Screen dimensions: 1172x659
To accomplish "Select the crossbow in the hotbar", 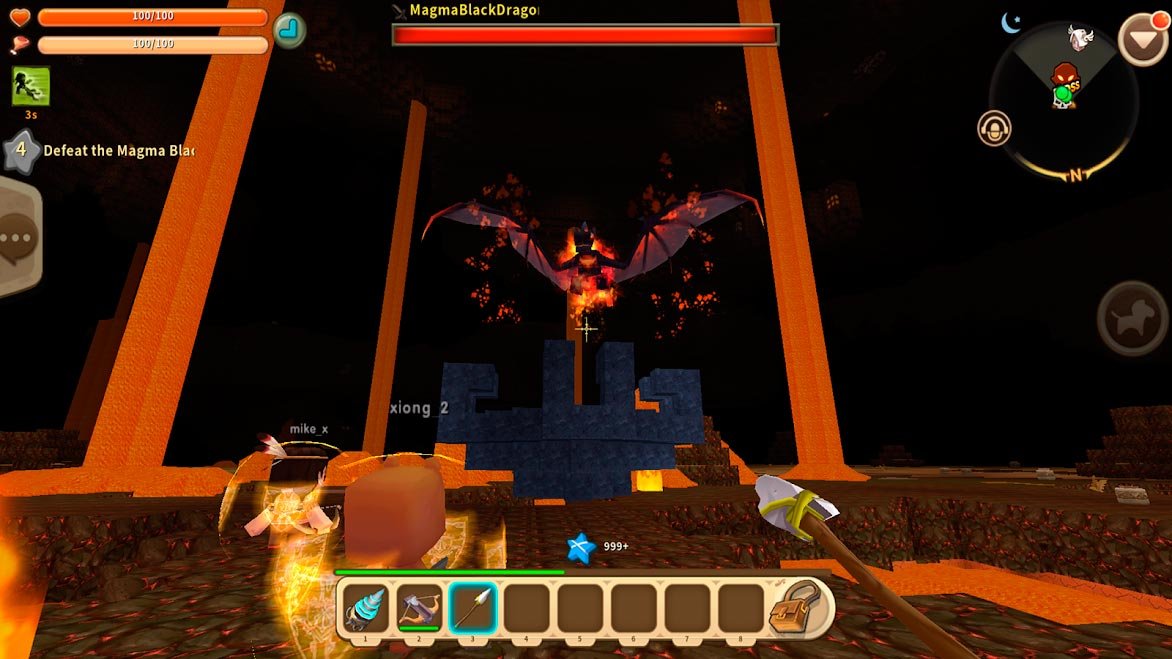I will (x=418, y=608).
